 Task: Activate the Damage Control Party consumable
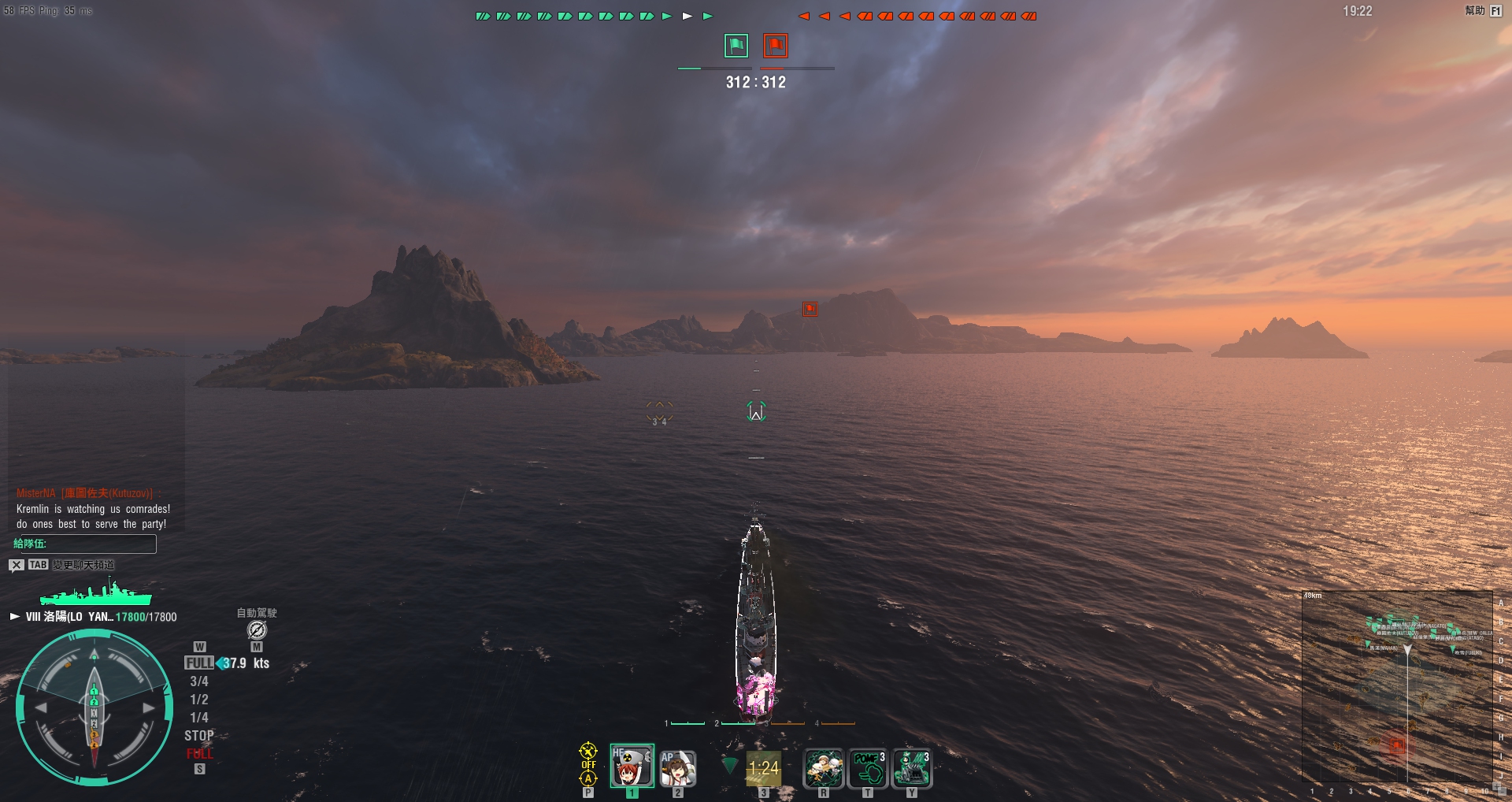[823, 768]
